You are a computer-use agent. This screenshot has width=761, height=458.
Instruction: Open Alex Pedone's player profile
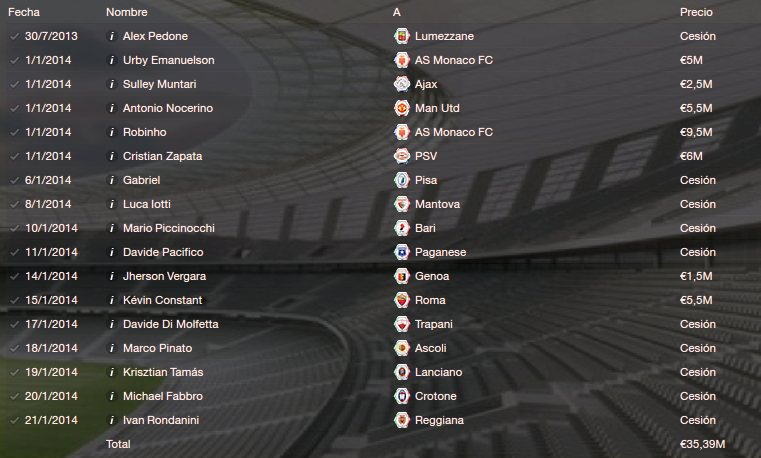point(153,36)
